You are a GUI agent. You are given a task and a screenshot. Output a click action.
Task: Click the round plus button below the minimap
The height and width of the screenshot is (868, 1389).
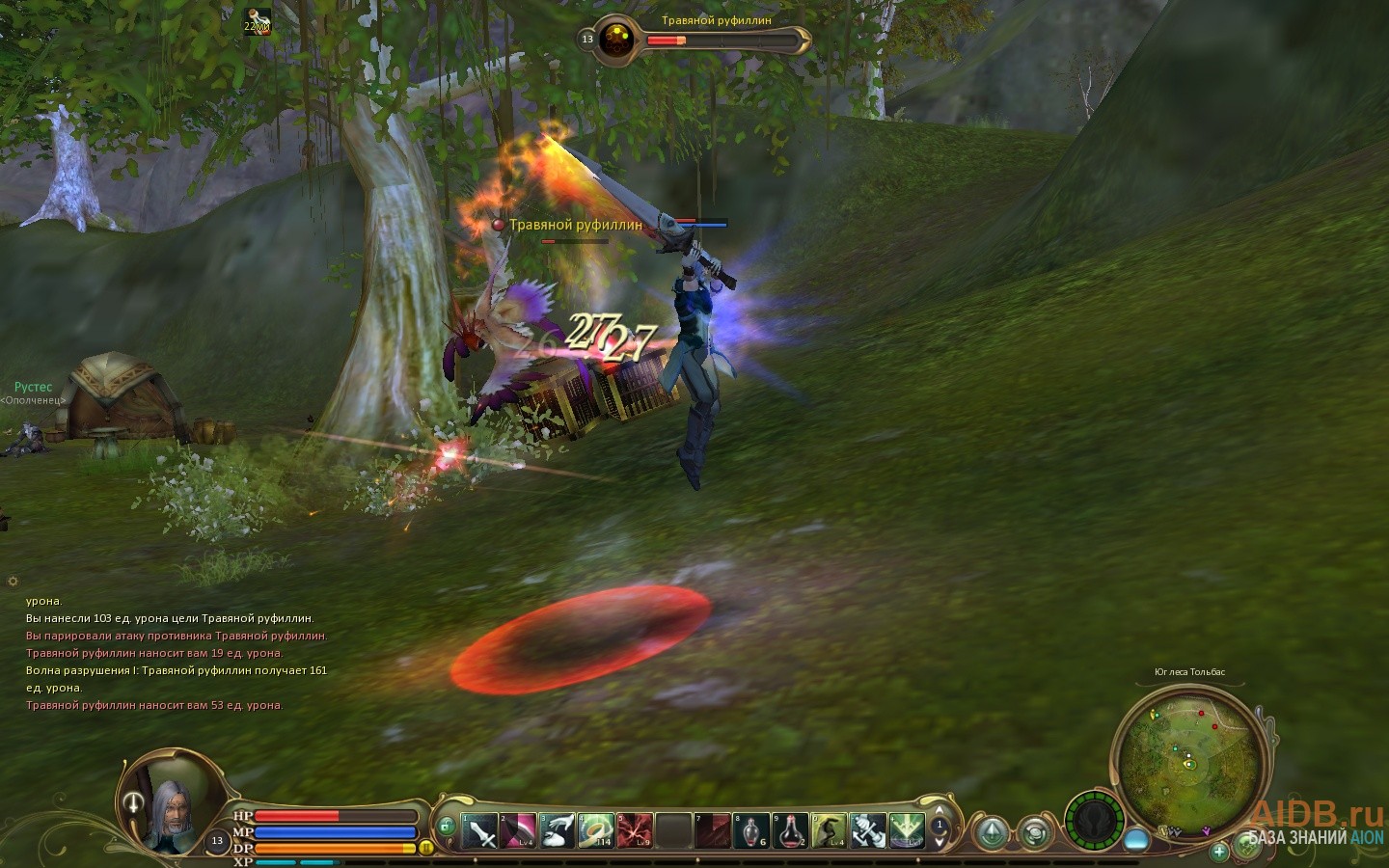[x=1219, y=851]
